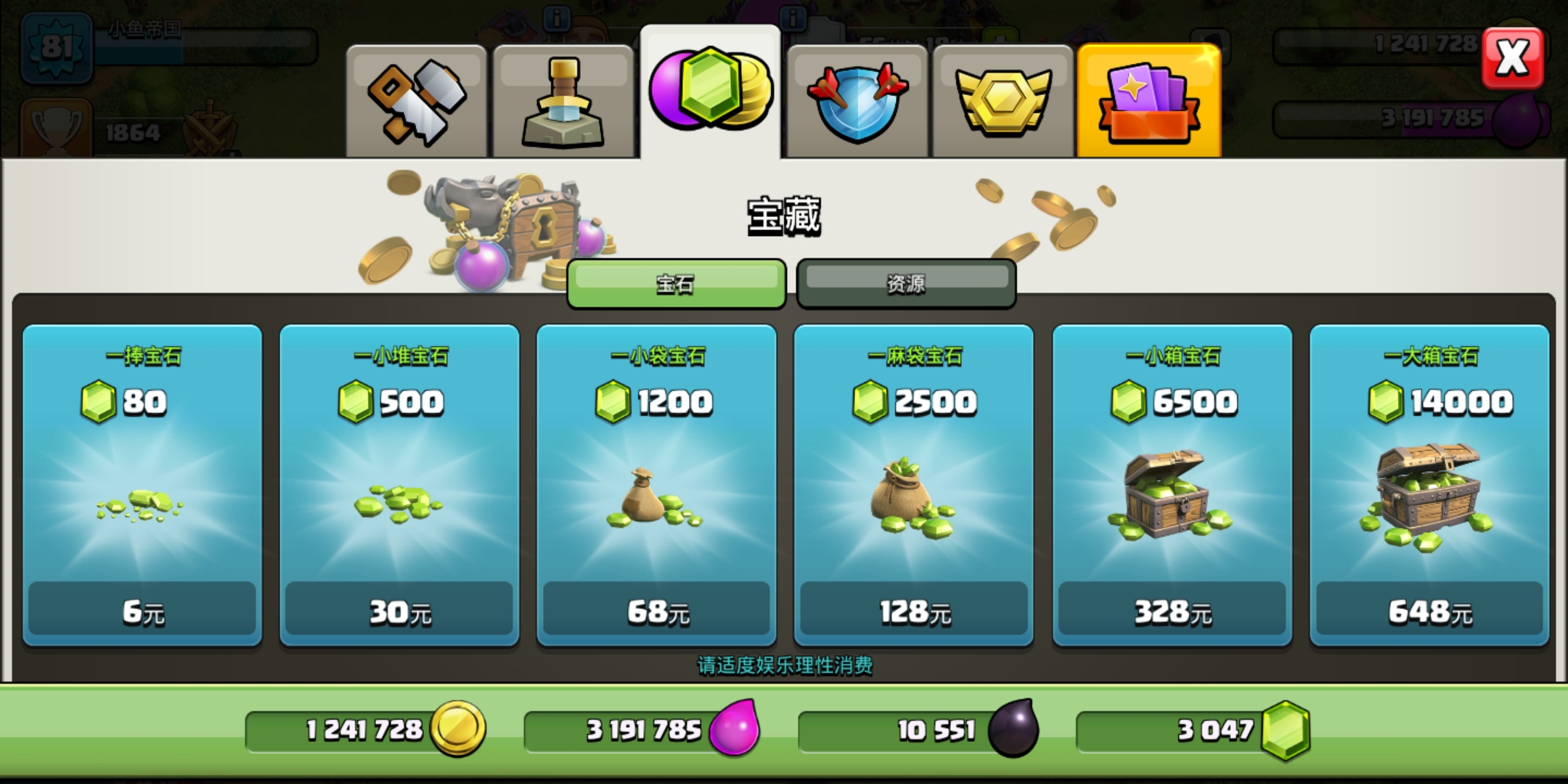
Task: Switch to the sword pedestal shop tab
Action: pos(563,101)
